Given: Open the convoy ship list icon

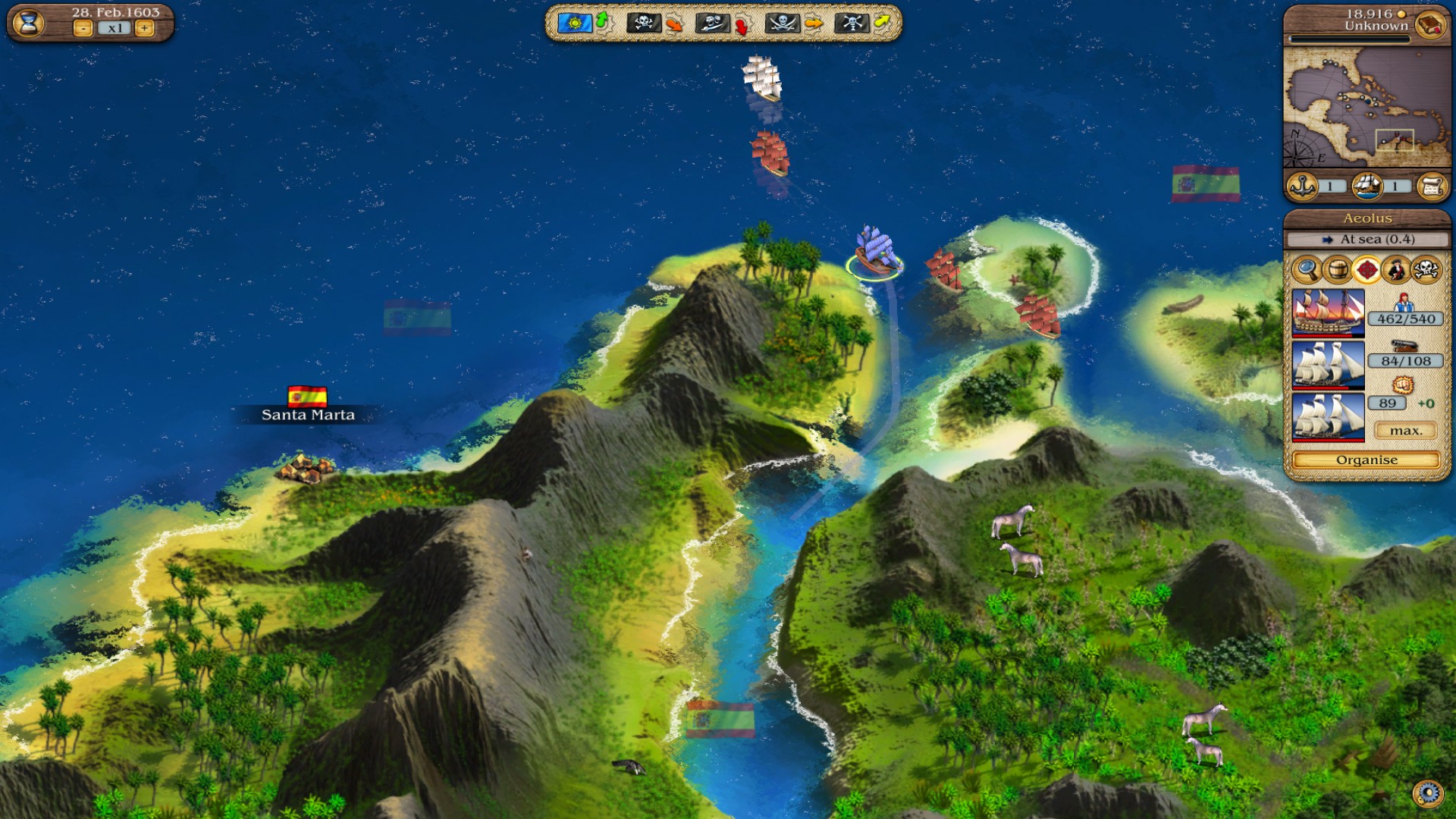Looking at the screenshot, I should coord(1367,186).
